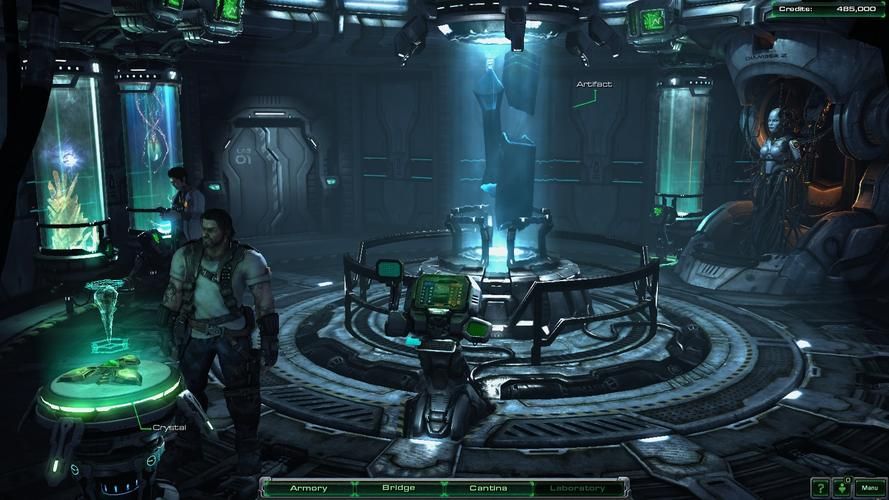Open the game Menu
Viewport: 889px width, 500px height.
[x=868, y=487]
